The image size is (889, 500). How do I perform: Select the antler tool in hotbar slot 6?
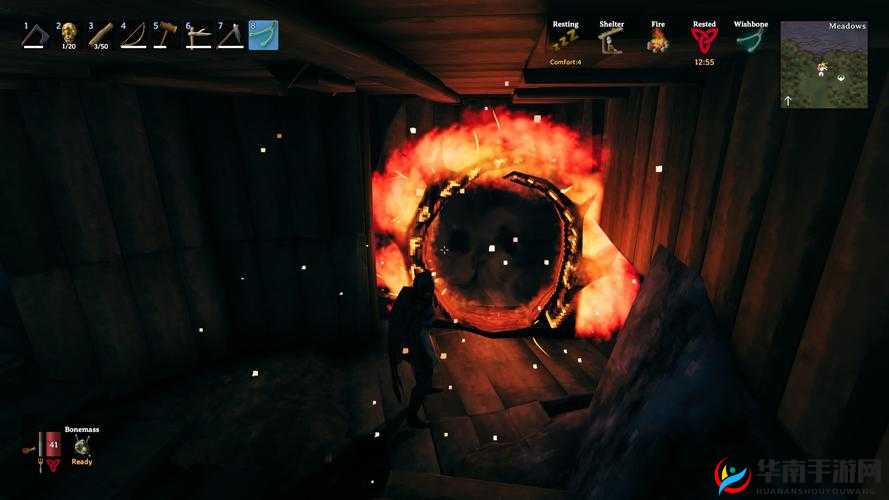198,36
